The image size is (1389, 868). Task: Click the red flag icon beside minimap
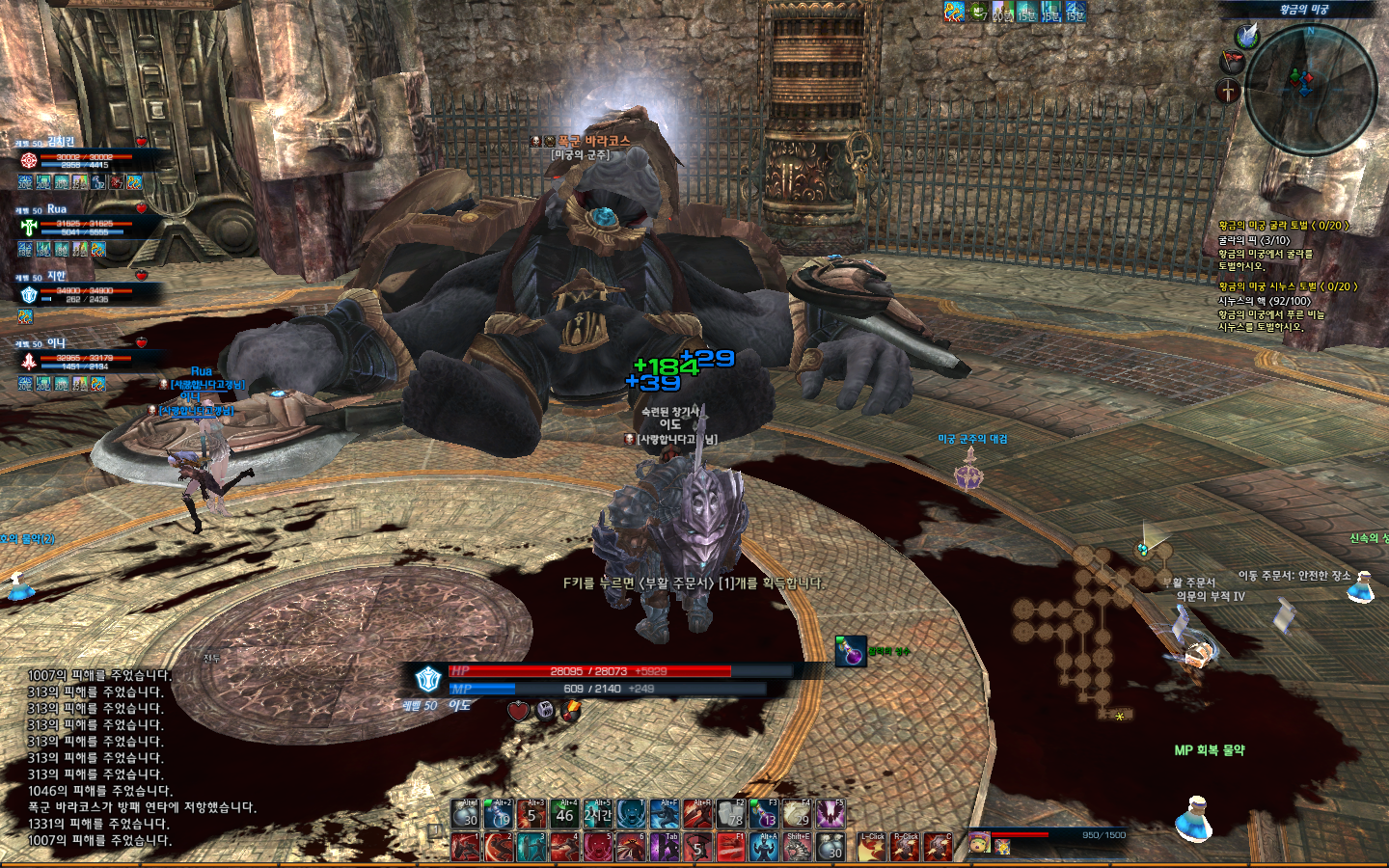(1233, 63)
